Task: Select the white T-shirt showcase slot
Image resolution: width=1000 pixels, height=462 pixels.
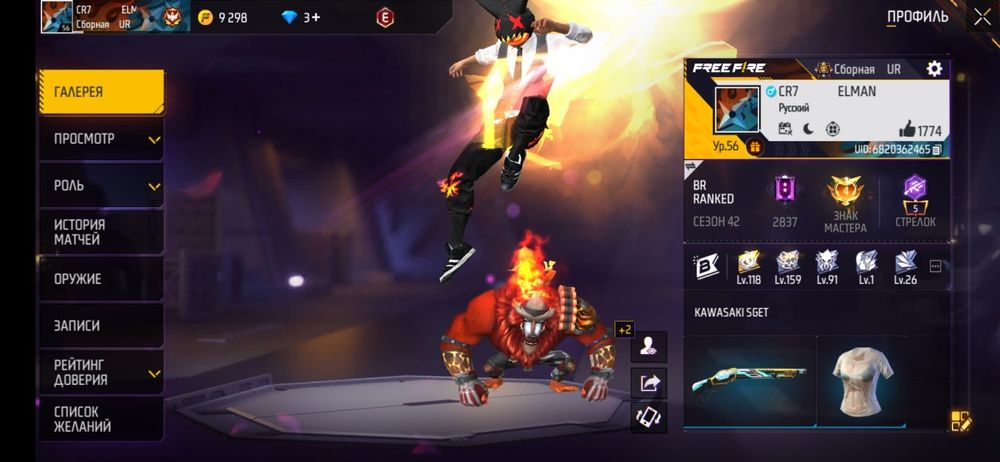Action: point(861,379)
